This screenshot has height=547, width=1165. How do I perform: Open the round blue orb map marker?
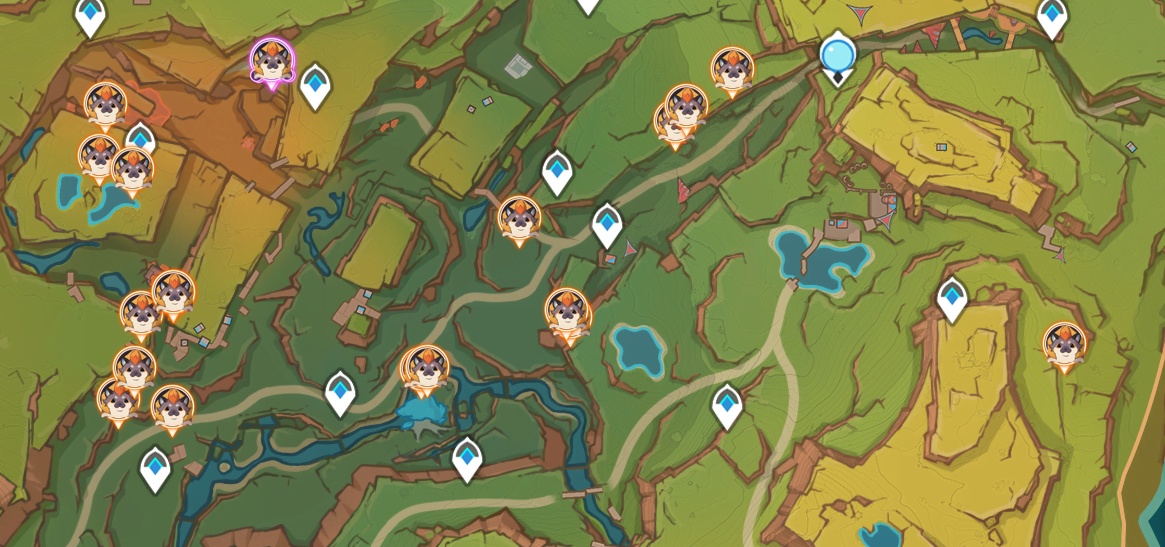[837, 54]
